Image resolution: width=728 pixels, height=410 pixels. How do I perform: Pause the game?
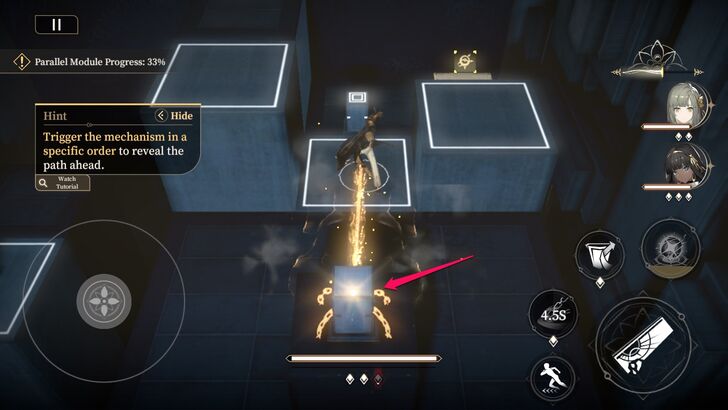pyautogui.click(x=56, y=25)
